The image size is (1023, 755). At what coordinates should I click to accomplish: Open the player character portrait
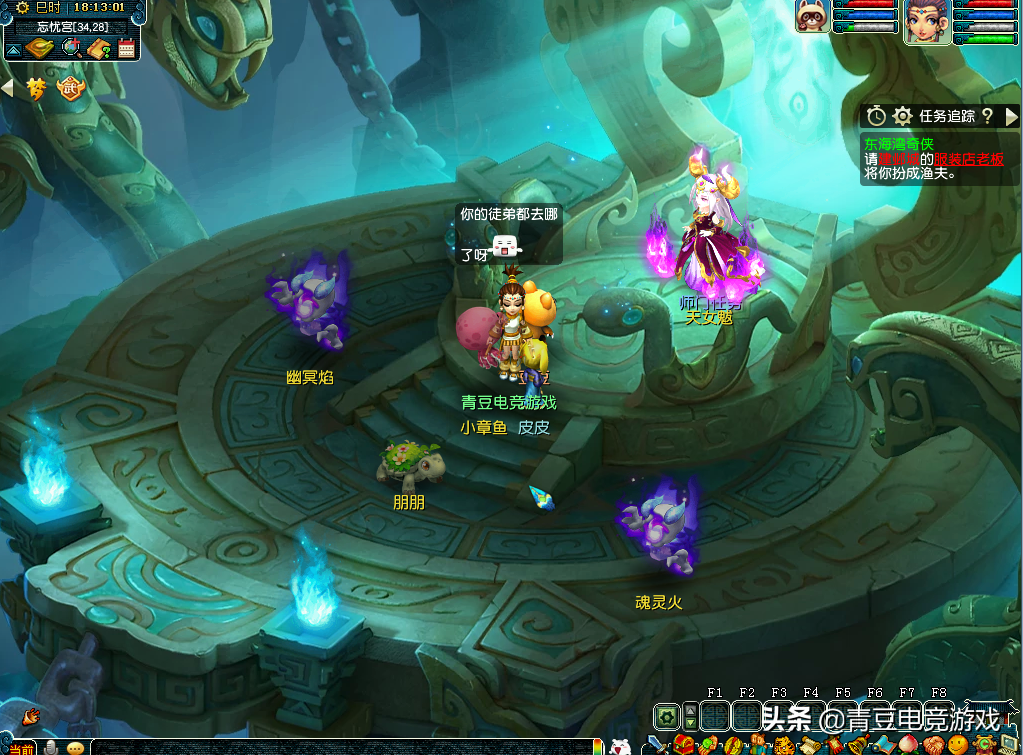click(x=926, y=22)
